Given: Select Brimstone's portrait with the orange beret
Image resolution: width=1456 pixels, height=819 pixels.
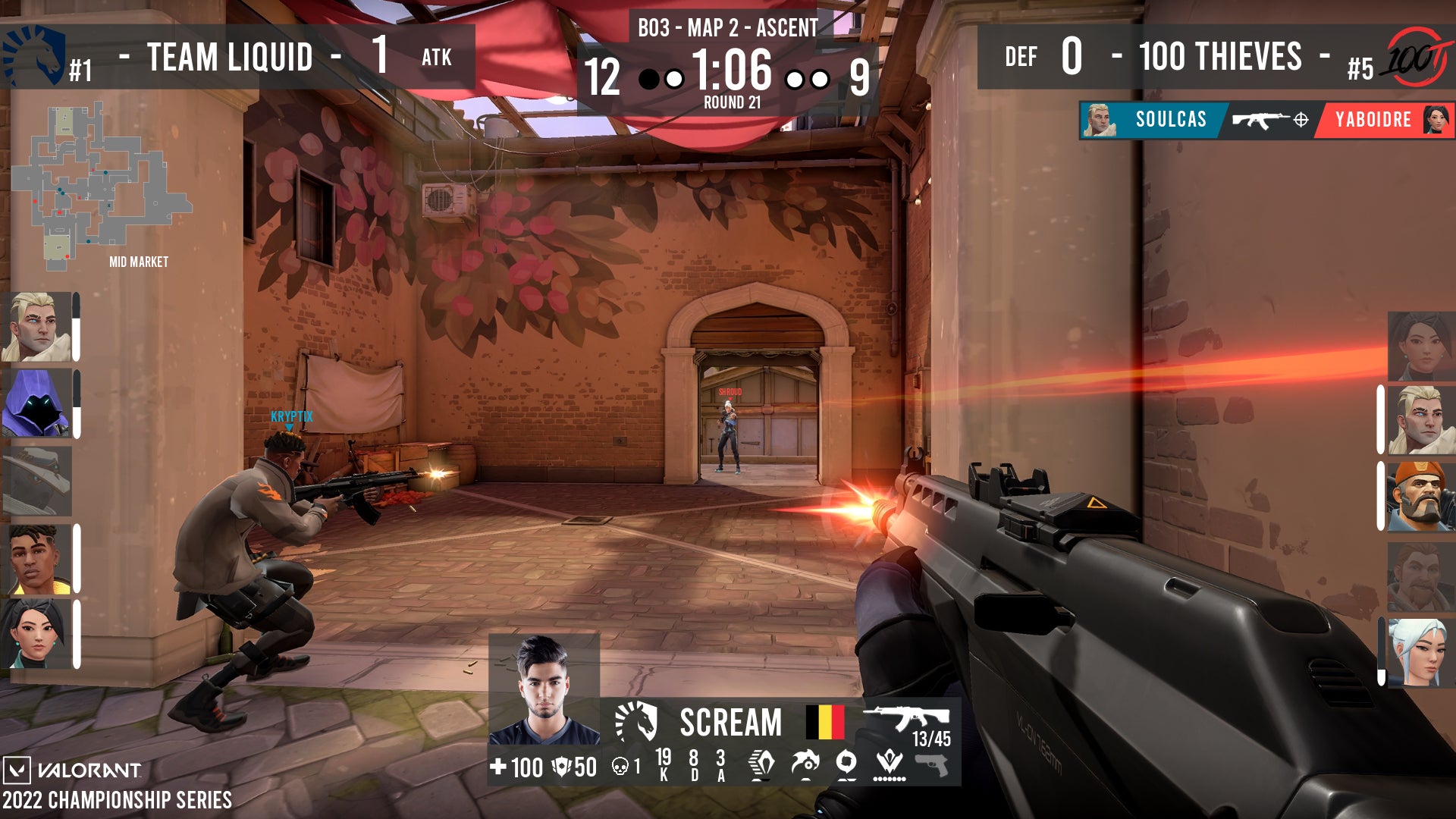Looking at the screenshot, I should (1420, 495).
